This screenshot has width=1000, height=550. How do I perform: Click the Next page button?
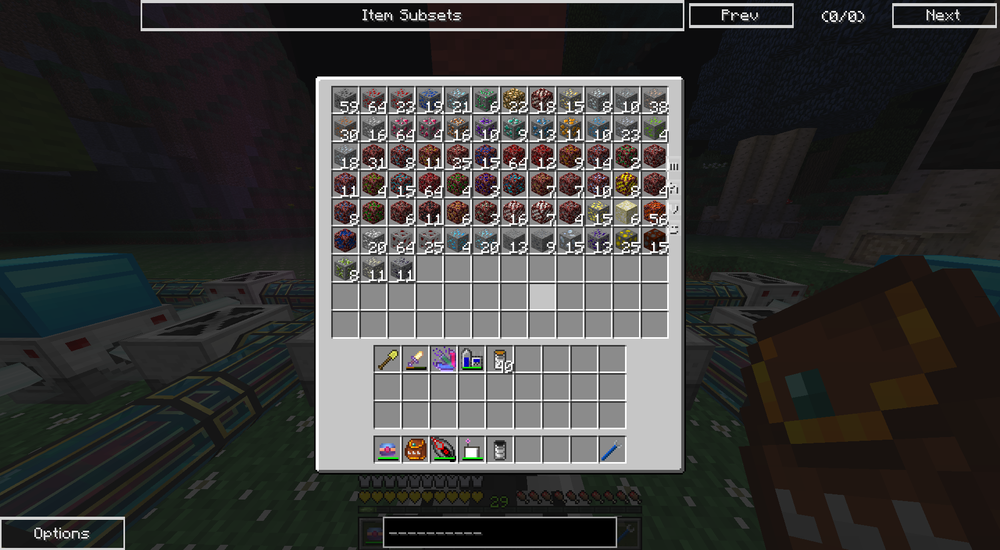pos(942,15)
